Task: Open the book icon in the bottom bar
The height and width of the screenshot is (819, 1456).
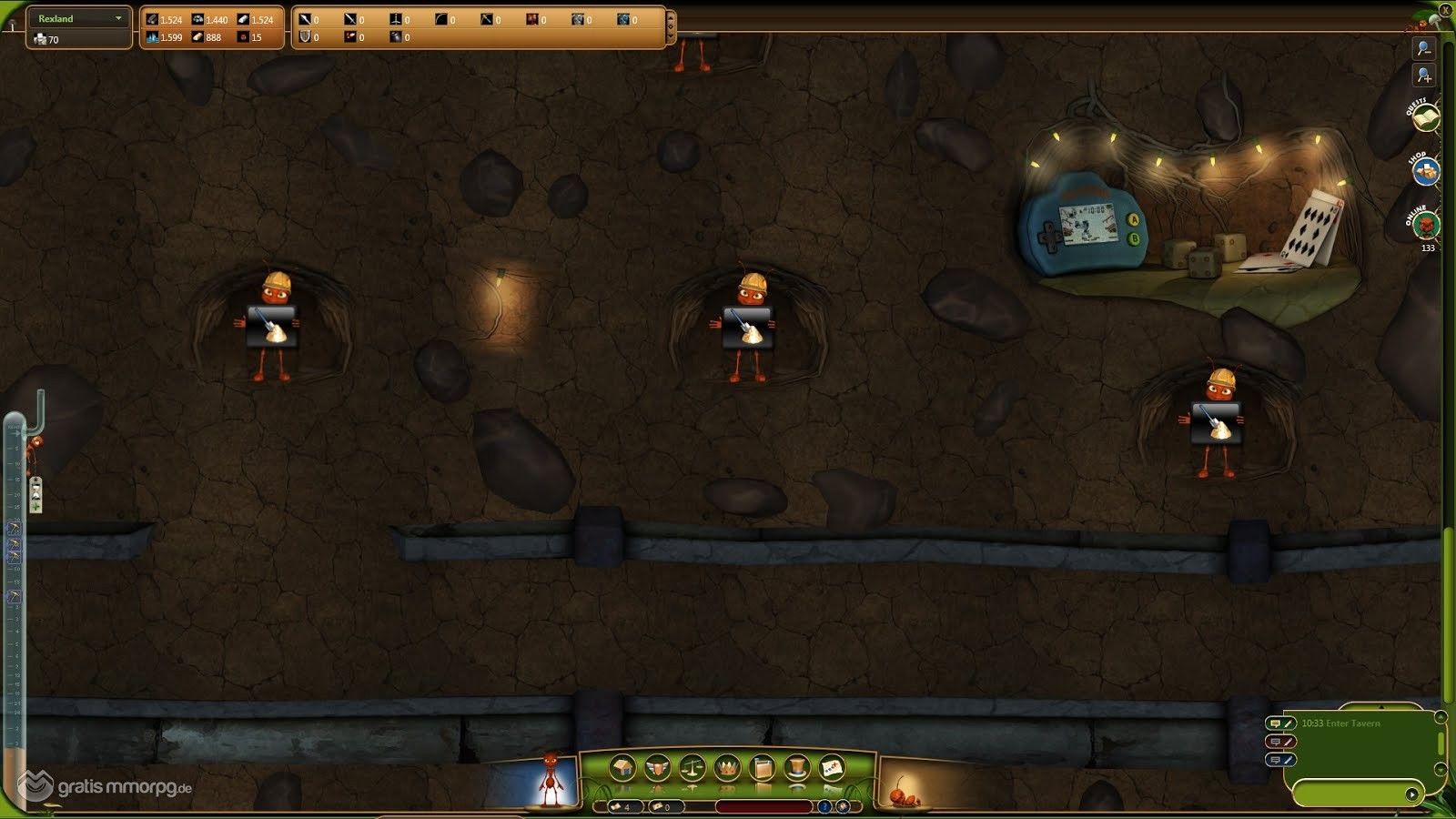Action: click(x=762, y=768)
